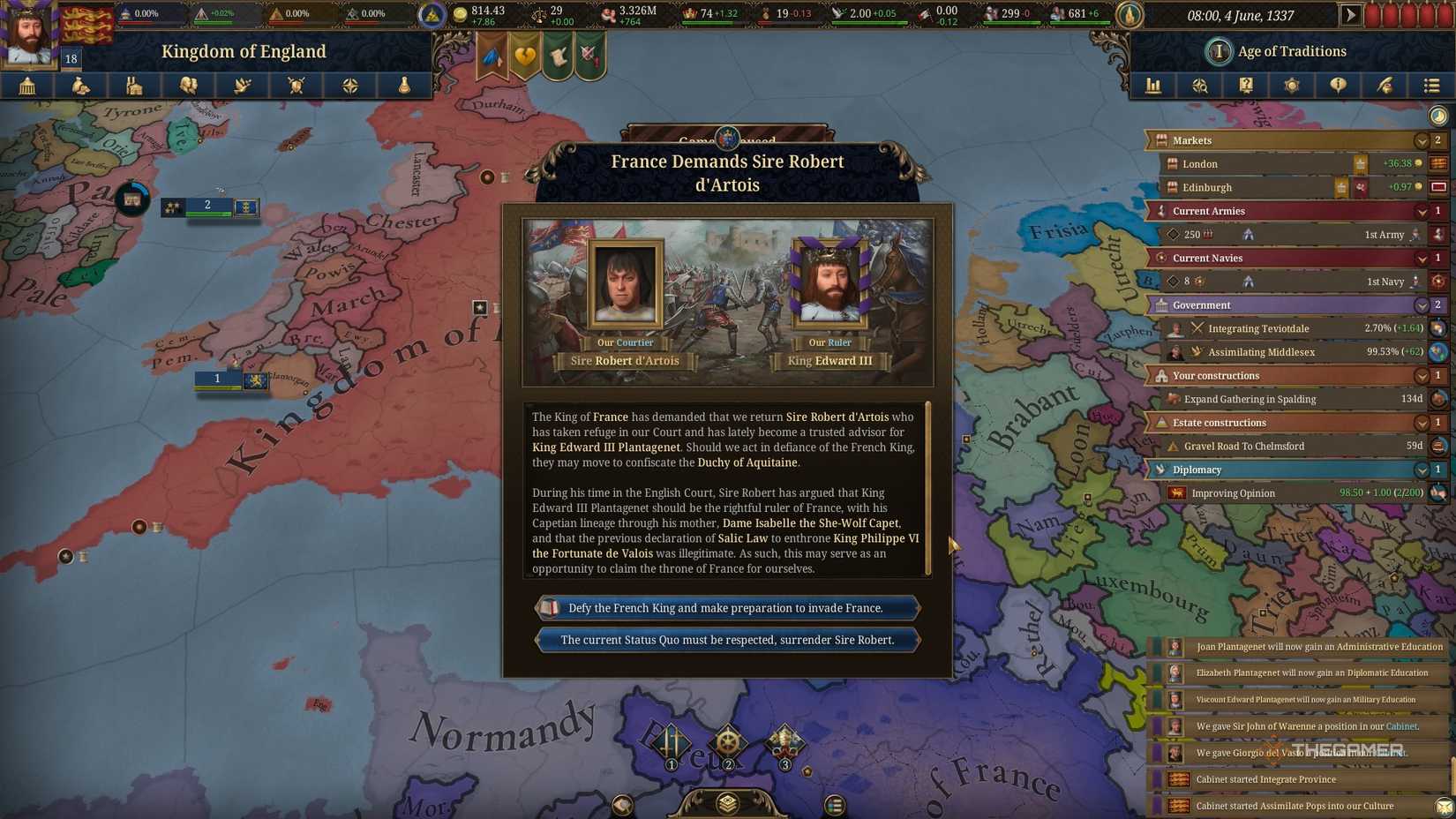Choose to defy the French King
Viewport: 1456px width, 819px height.
[x=726, y=608]
